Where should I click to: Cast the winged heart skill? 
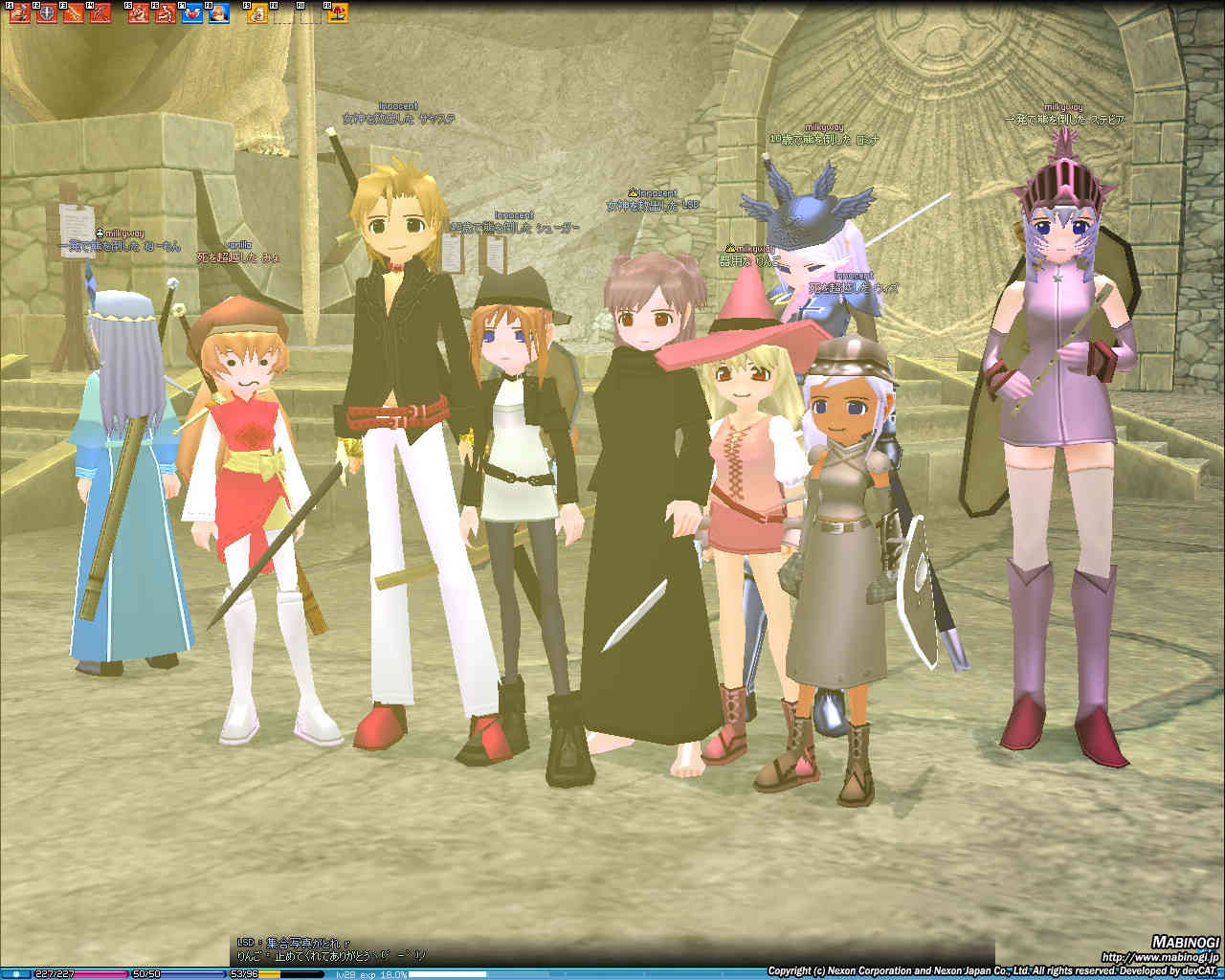(192, 13)
